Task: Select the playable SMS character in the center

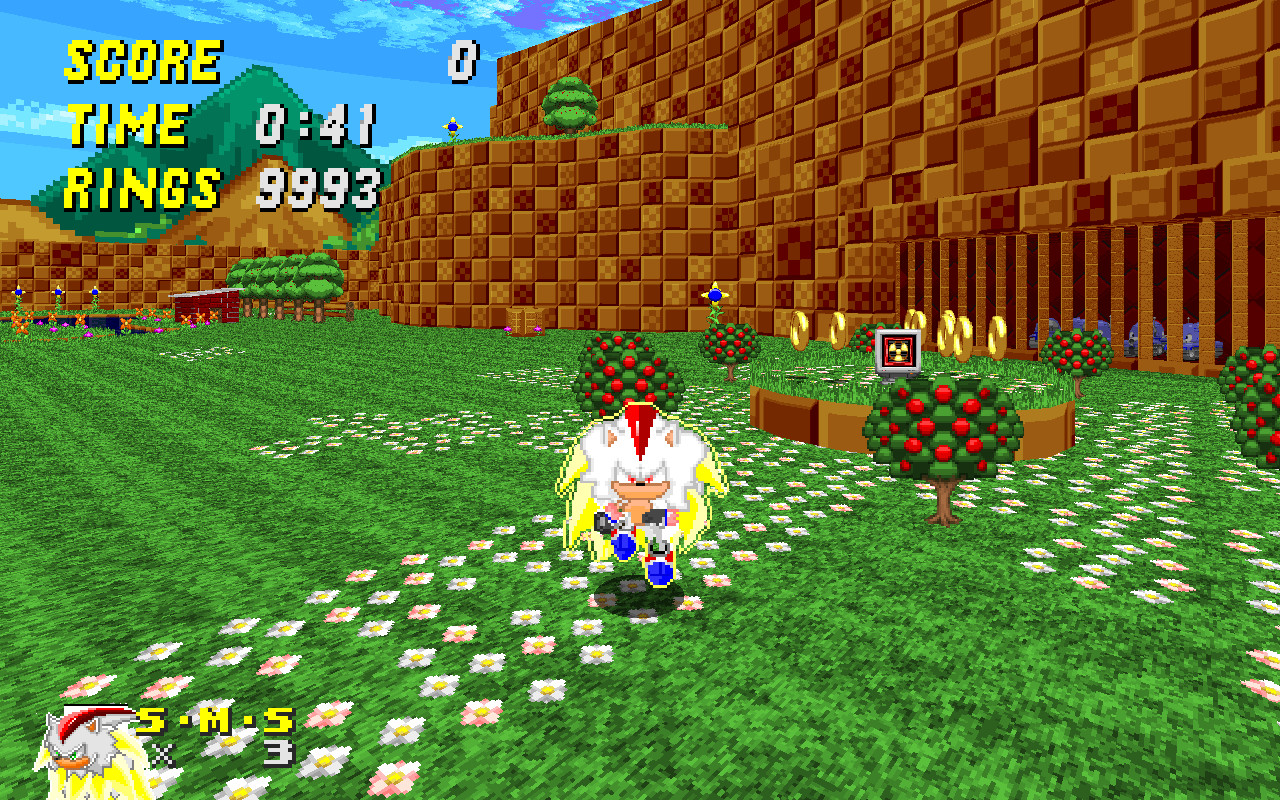Action: tap(640, 480)
